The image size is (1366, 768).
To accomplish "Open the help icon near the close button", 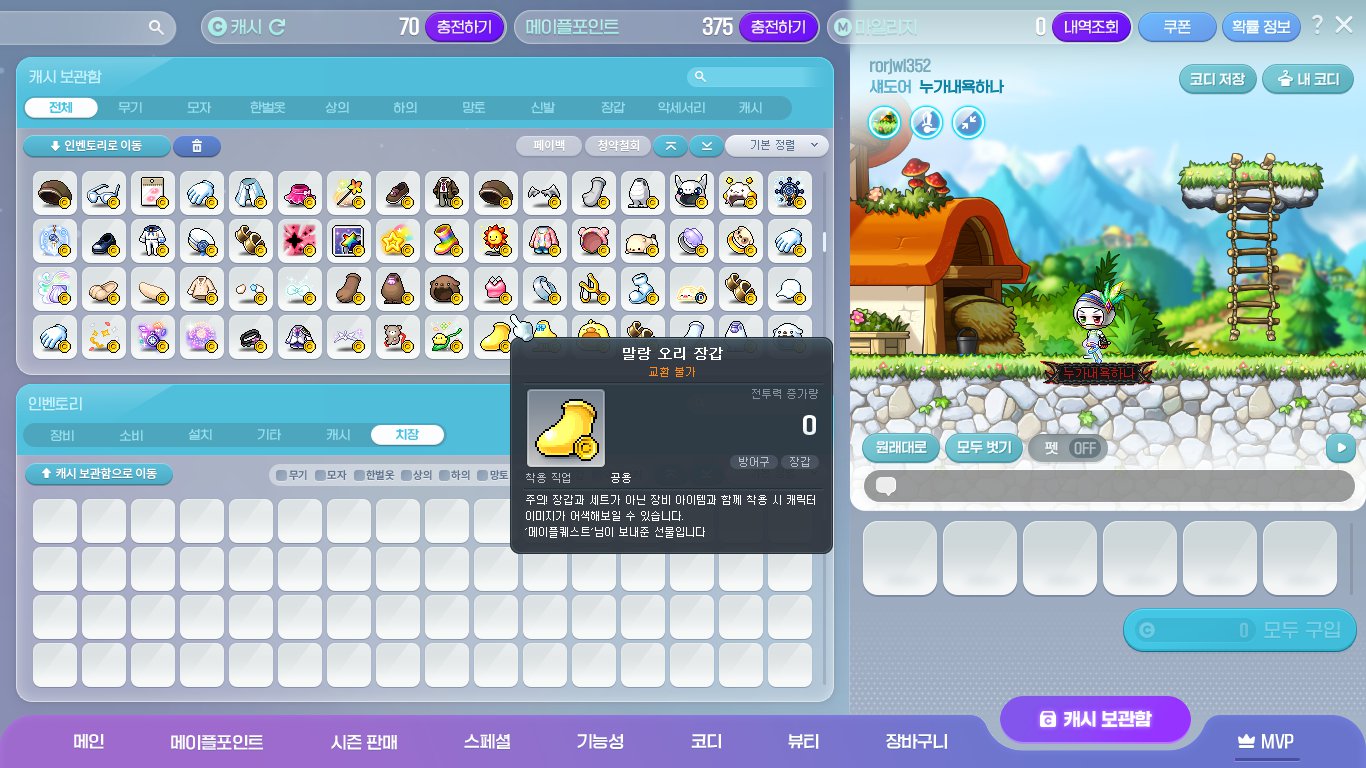I will [x=1318, y=24].
